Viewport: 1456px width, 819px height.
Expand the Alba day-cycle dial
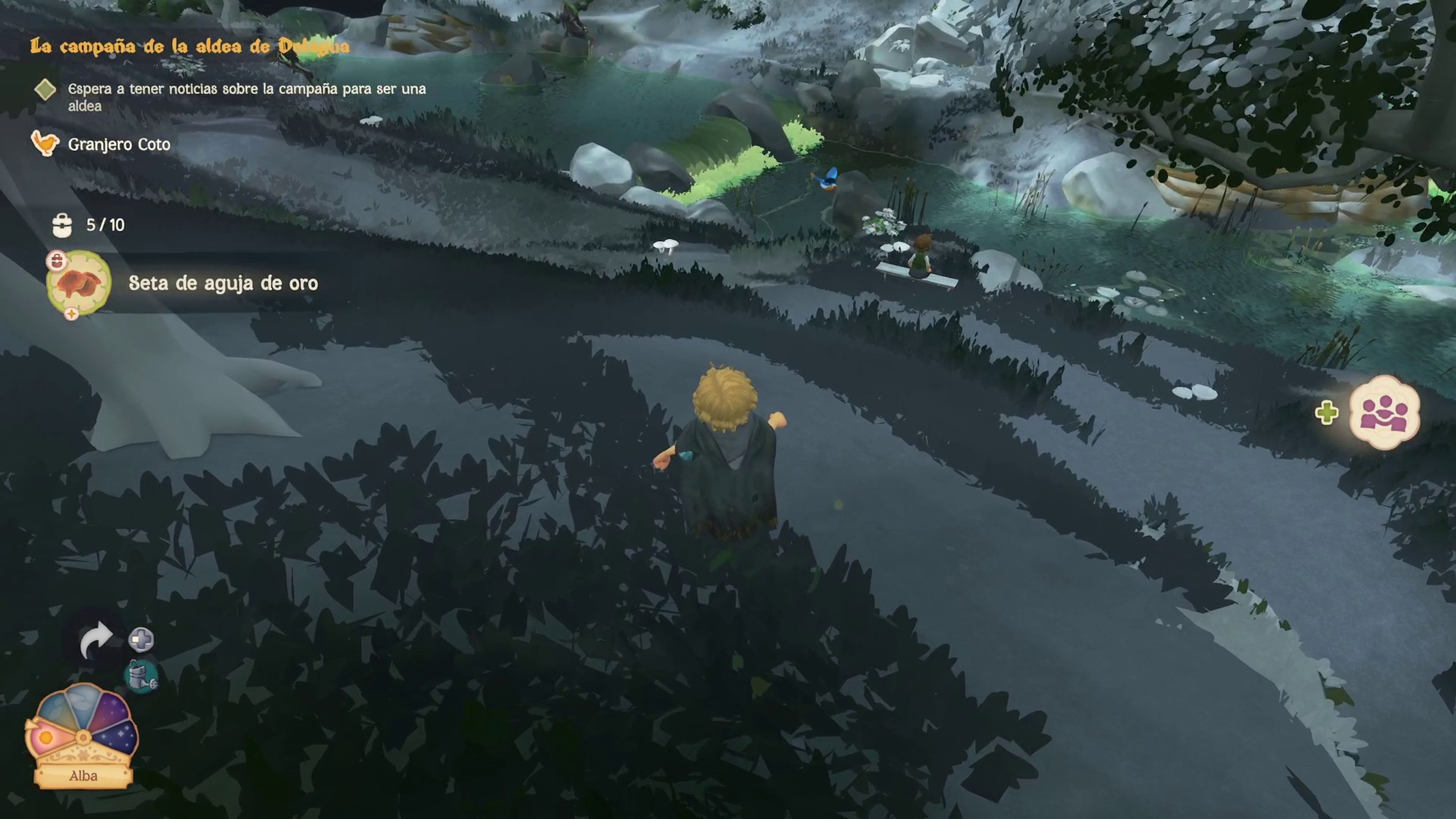84,737
